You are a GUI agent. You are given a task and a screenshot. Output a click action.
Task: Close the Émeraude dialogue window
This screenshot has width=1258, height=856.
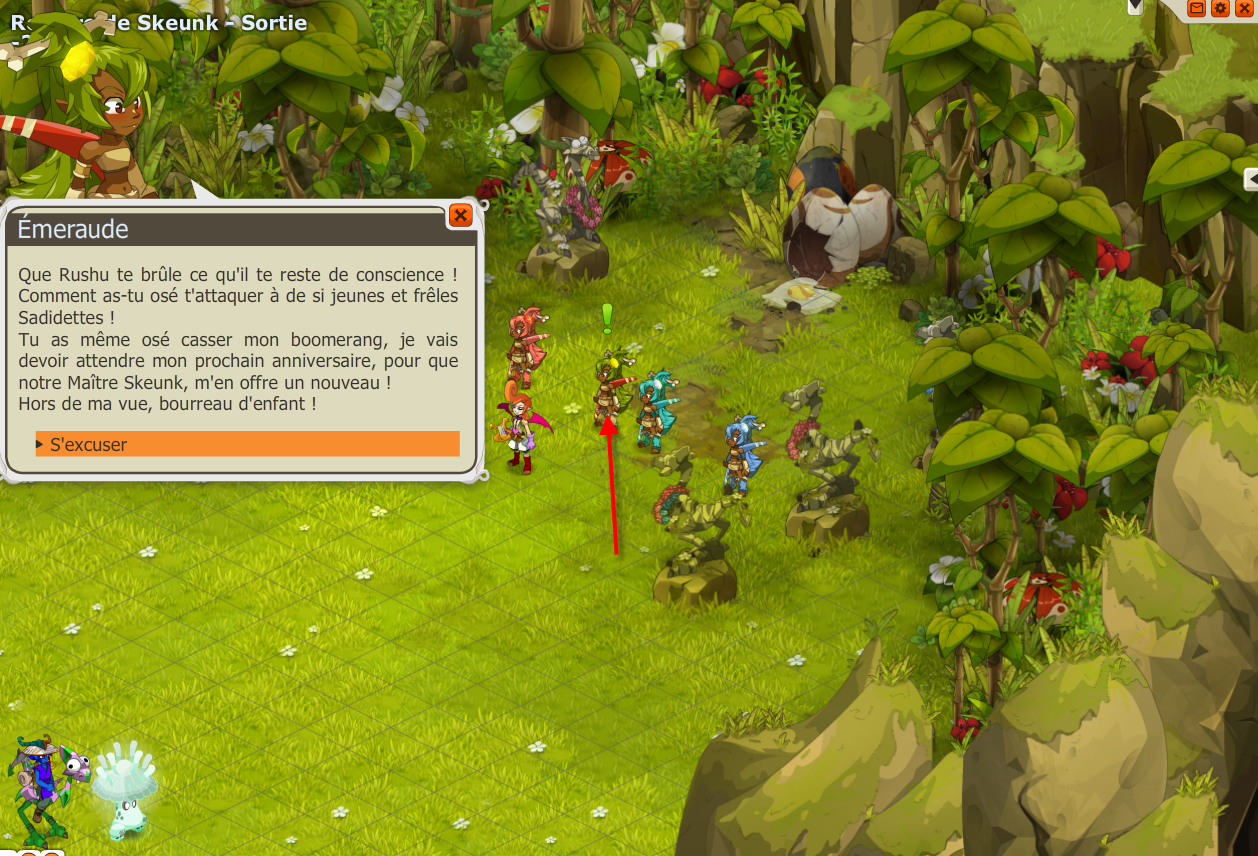coord(460,215)
